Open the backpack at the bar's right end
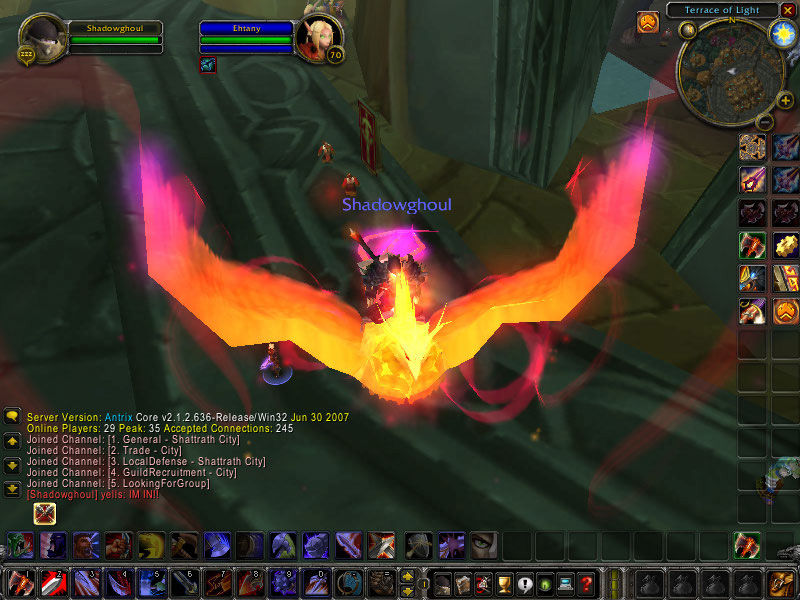Viewport: 800px width, 600px height. tap(781, 583)
